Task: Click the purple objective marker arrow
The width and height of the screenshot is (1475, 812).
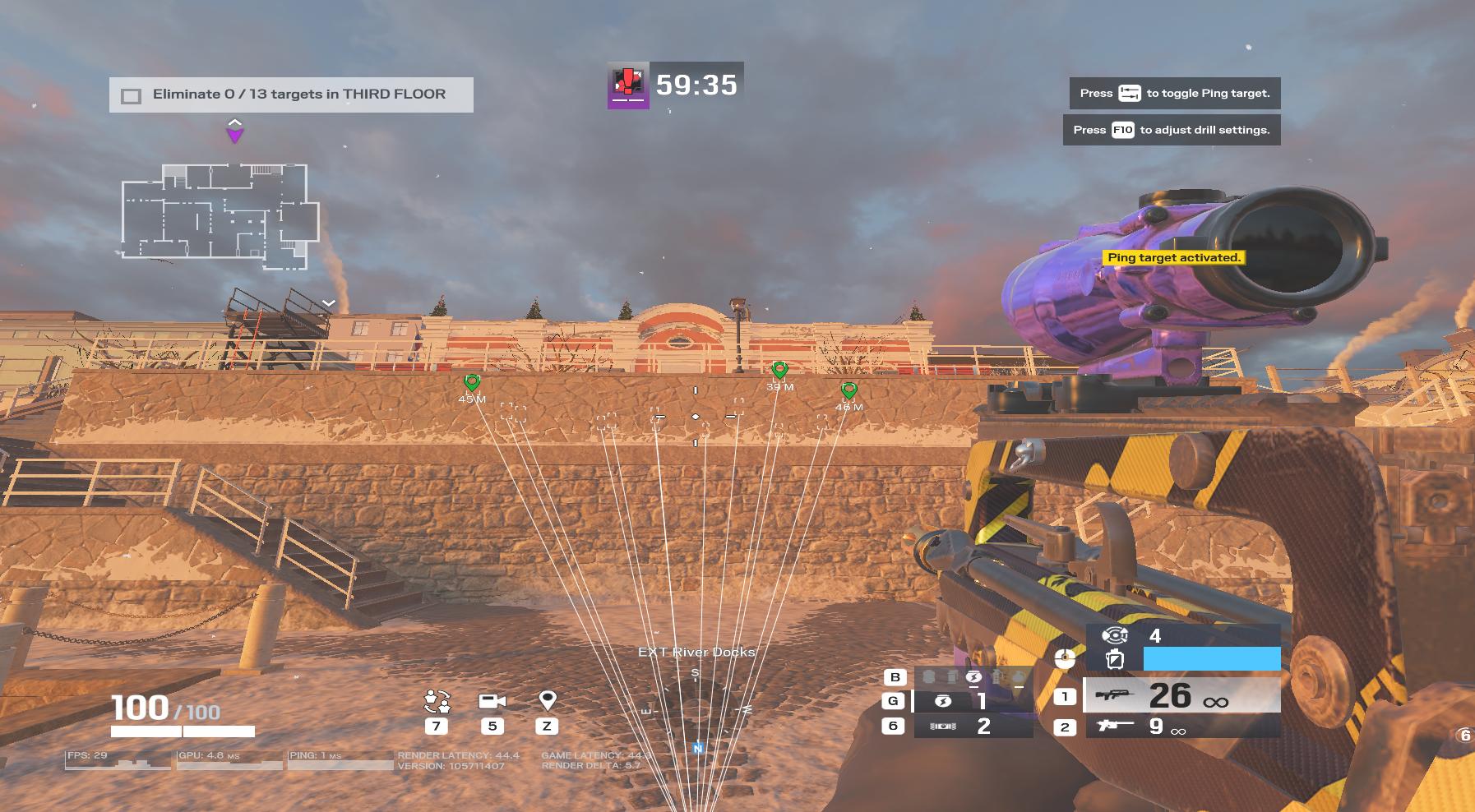Action: click(x=235, y=131)
